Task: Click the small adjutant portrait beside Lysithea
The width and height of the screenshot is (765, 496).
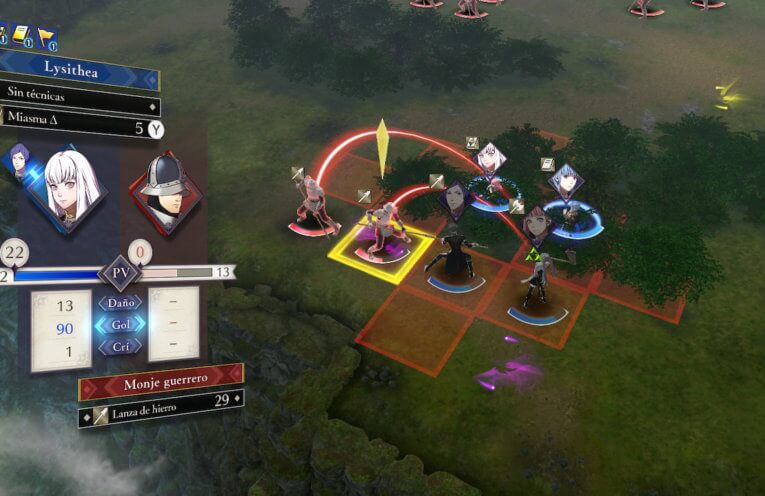Action: pyautogui.click(x=20, y=161)
